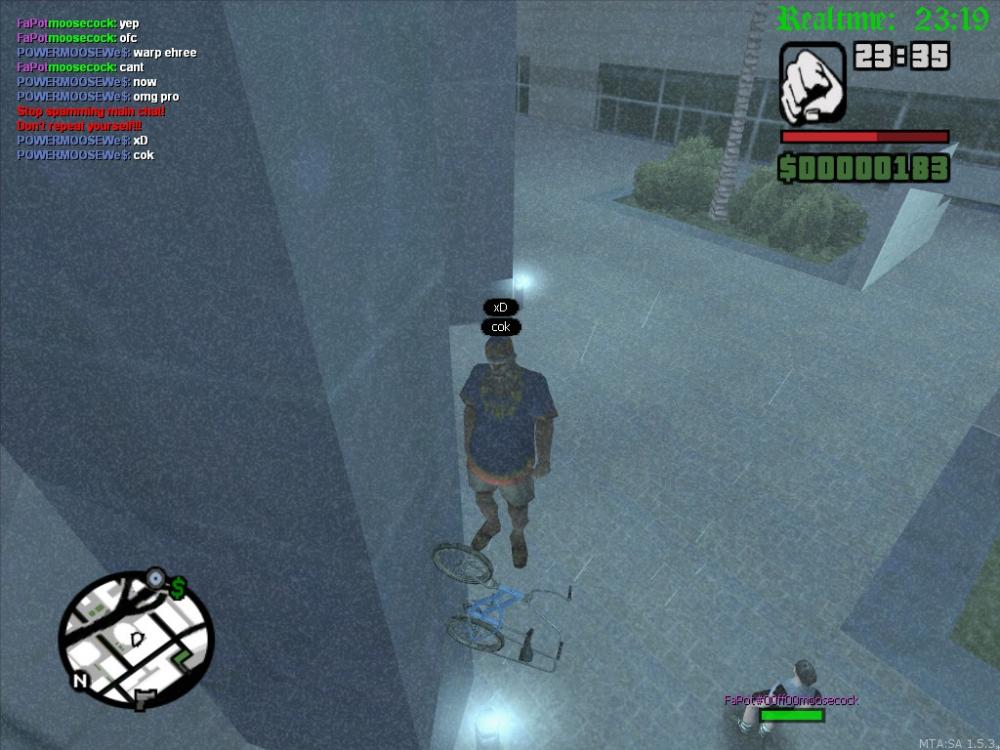1000x750 pixels.
Task: Click the "warp ehree" chat line
Action: 106,53
